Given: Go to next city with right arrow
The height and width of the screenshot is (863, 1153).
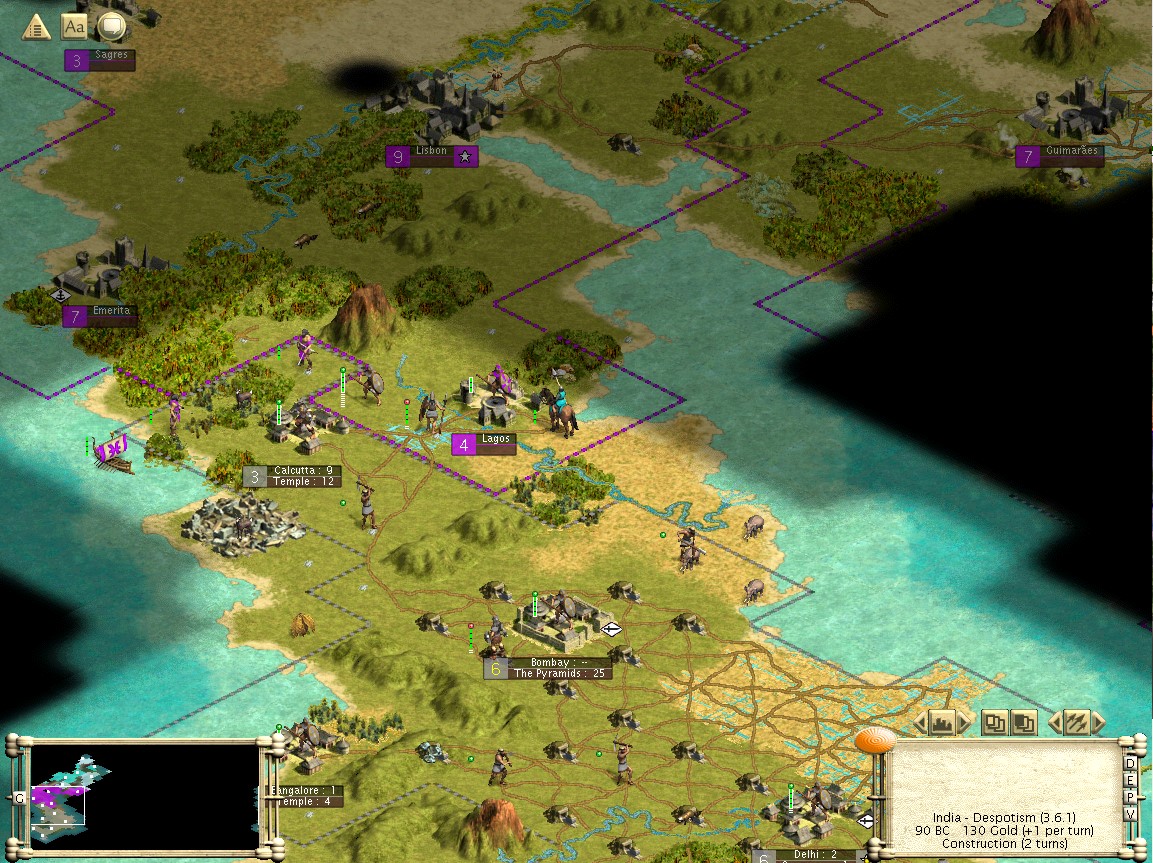Looking at the screenshot, I should tap(964, 722).
